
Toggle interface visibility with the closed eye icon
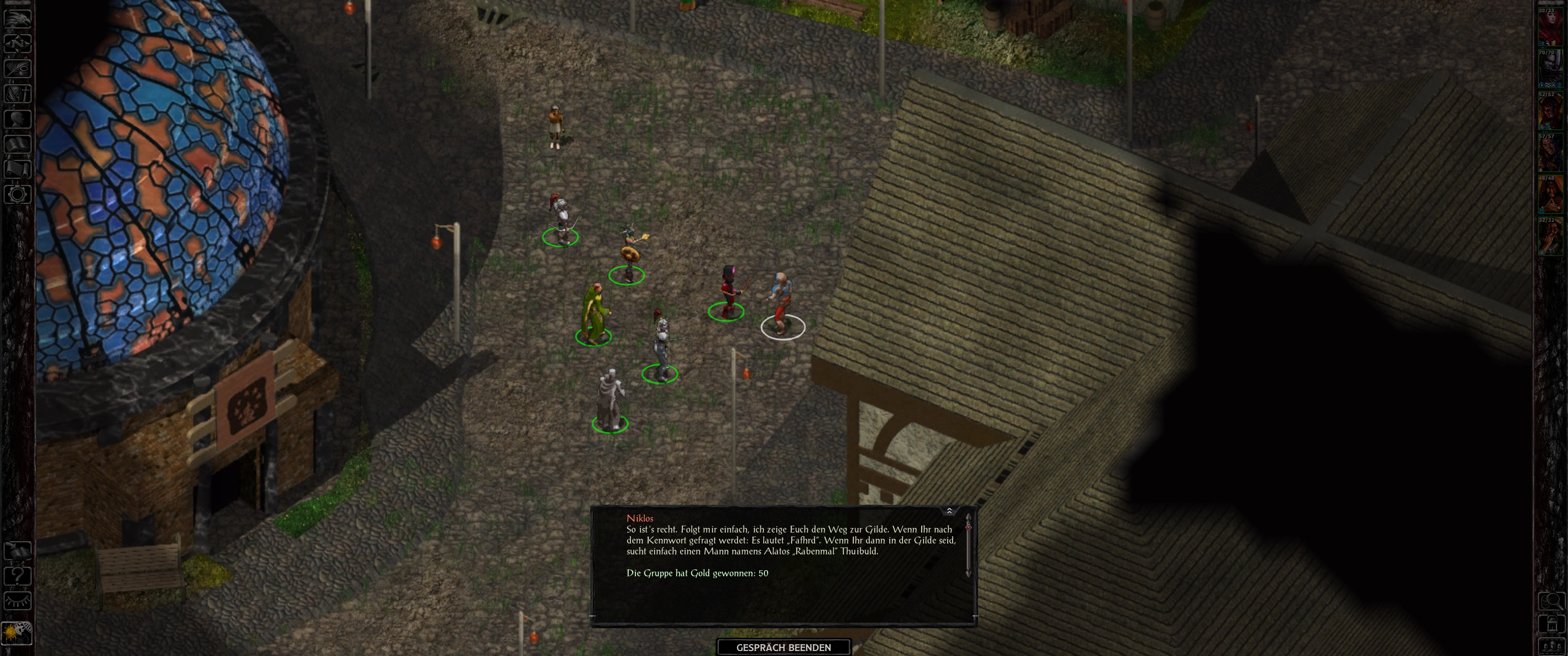(18, 601)
